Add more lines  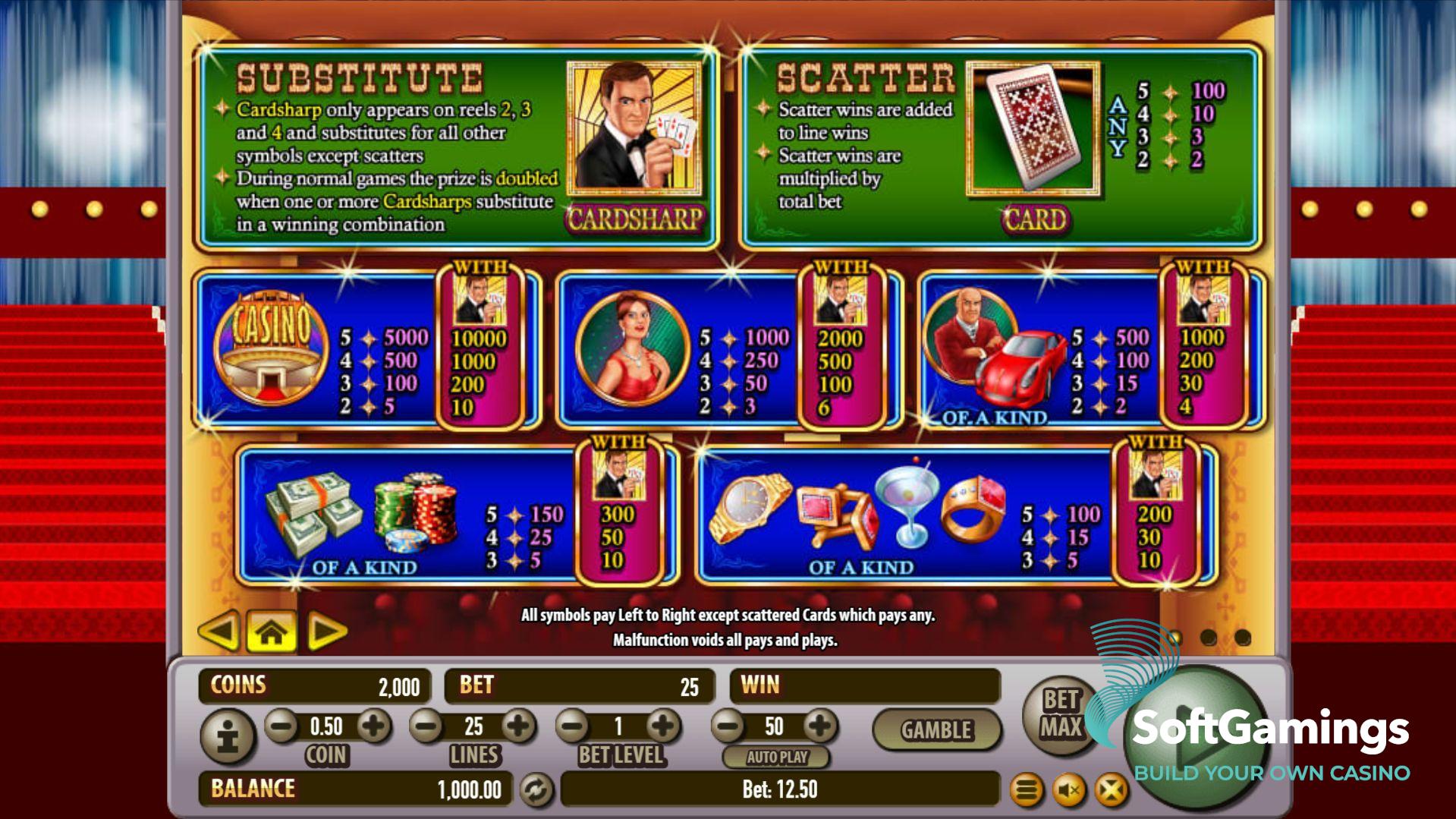click(519, 726)
